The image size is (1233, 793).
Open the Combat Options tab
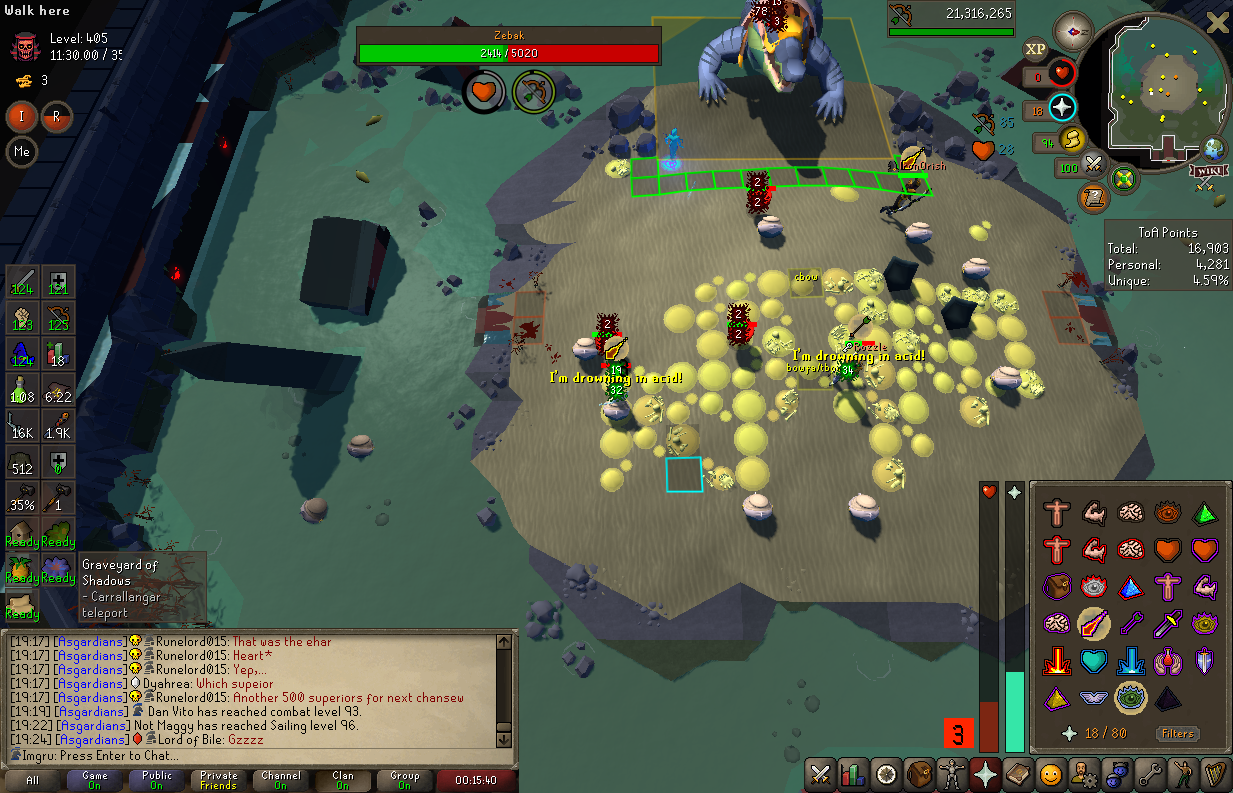pos(821,774)
